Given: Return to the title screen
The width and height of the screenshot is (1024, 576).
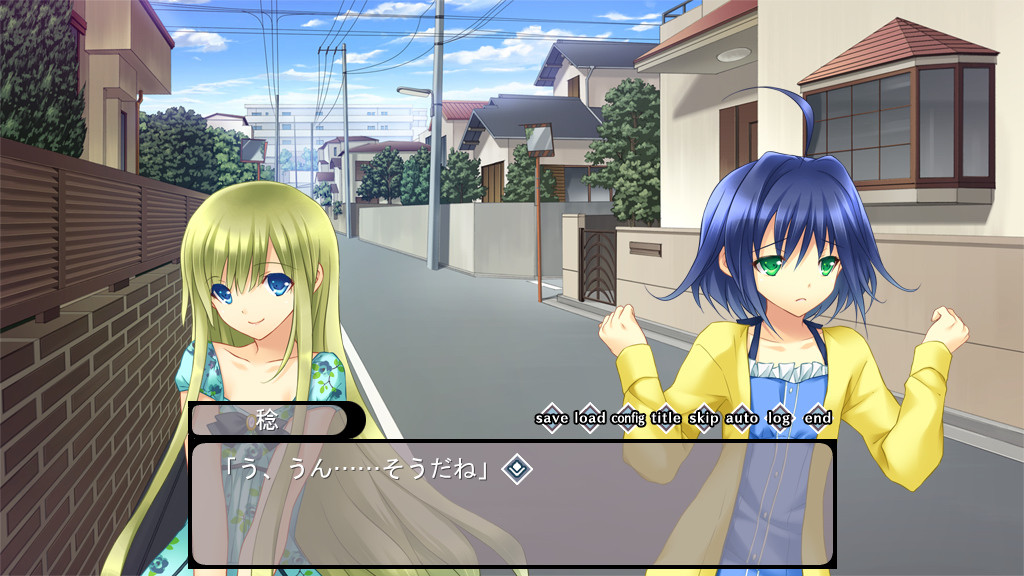Looking at the screenshot, I should [666, 418].
